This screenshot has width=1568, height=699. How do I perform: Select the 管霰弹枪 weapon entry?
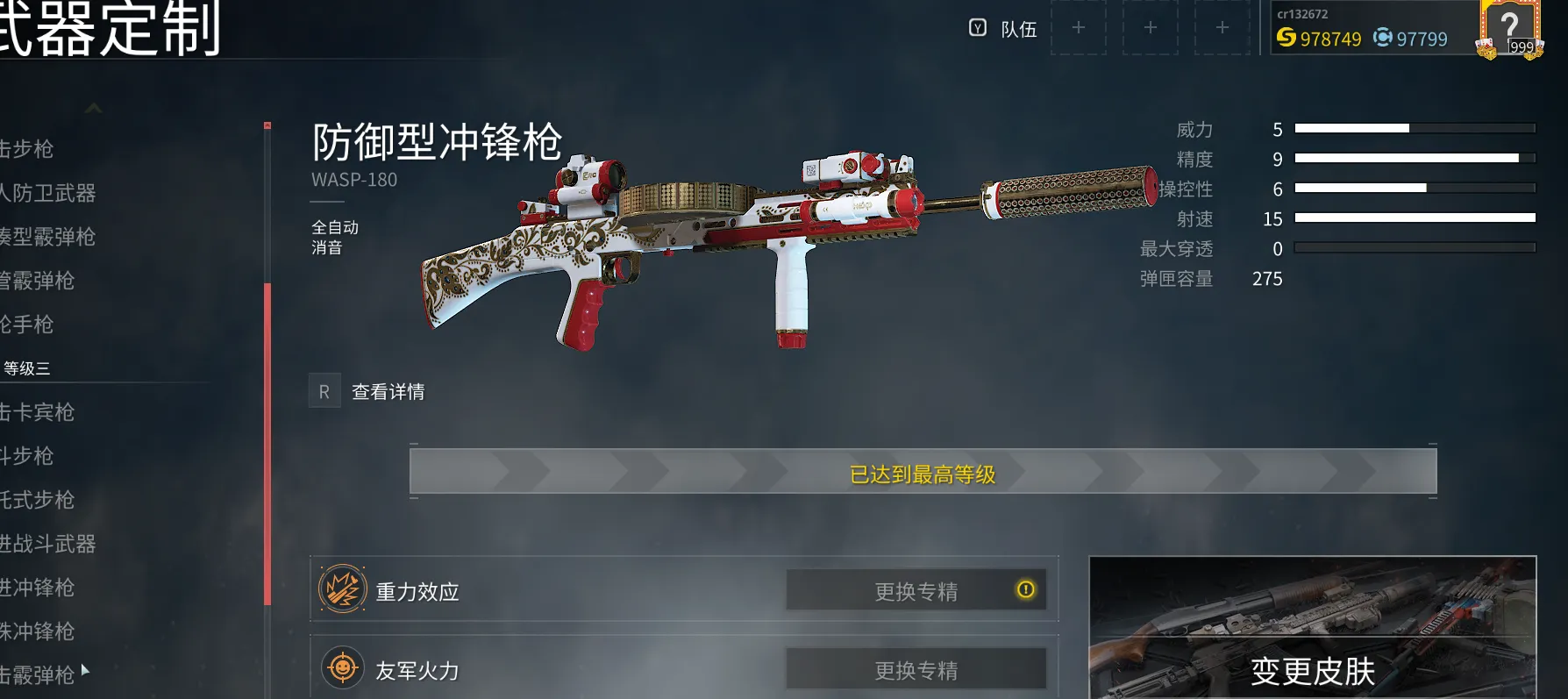(38, 281)
